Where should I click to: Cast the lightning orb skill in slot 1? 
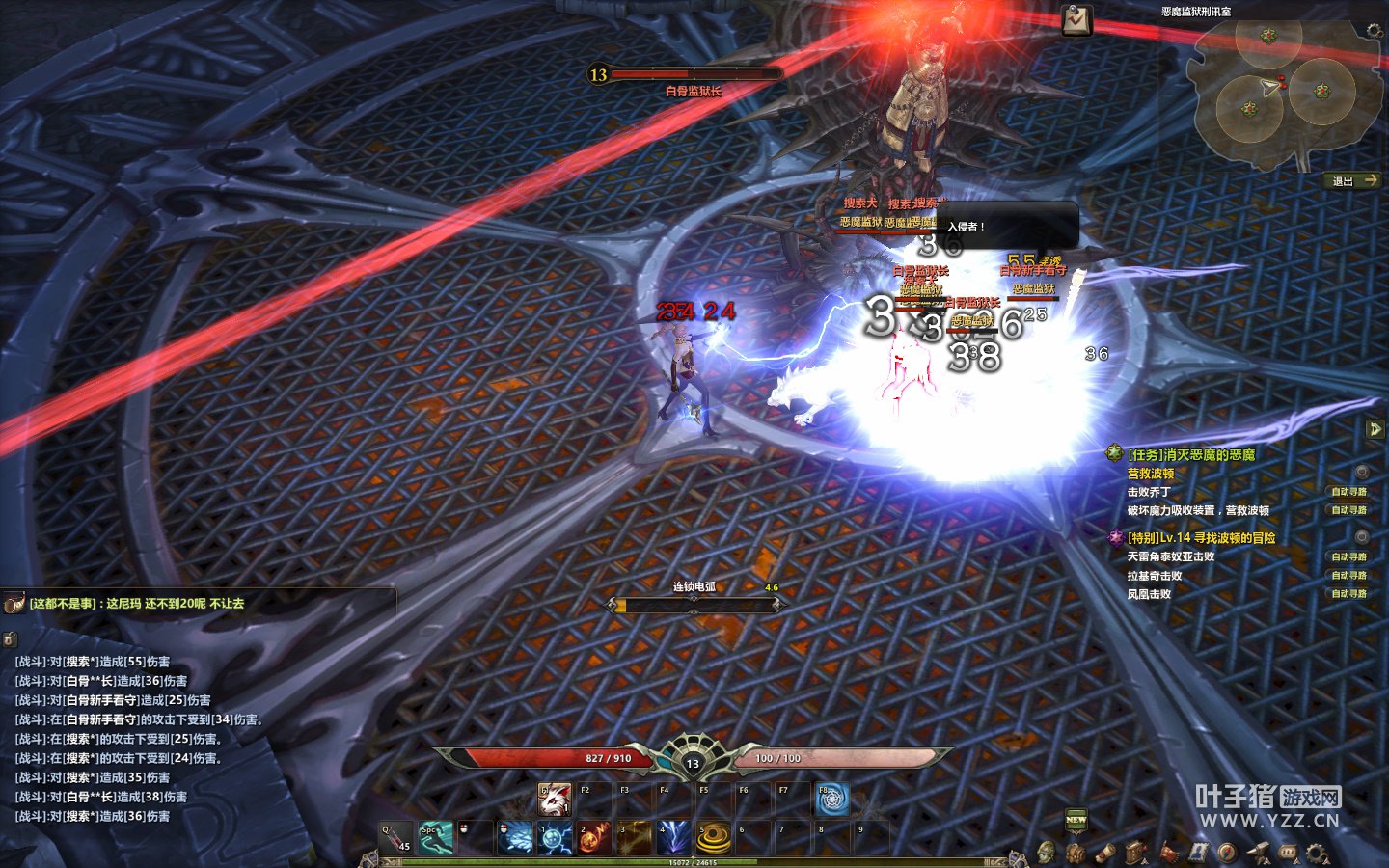[555, 837]
